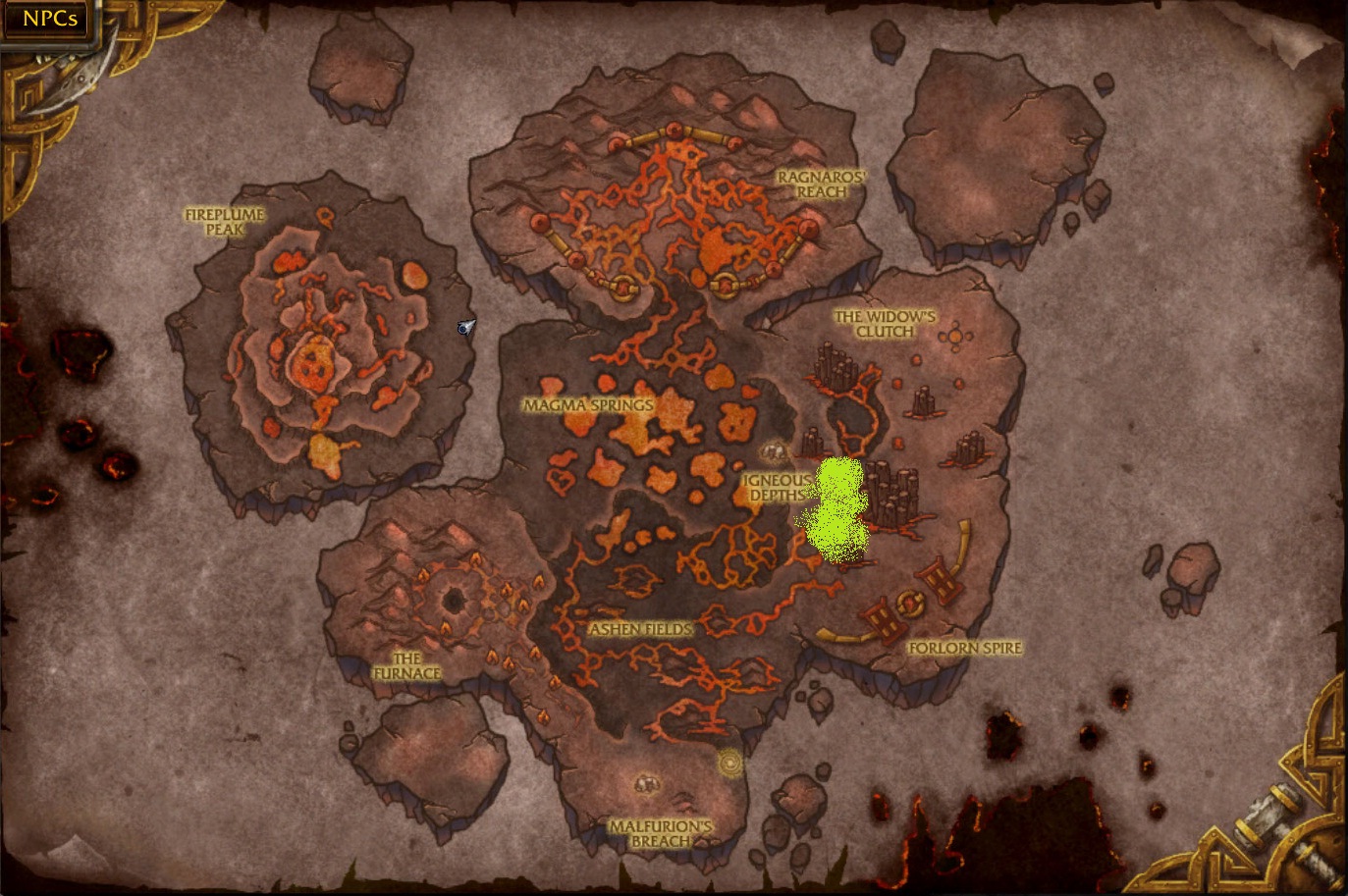Viewport: 1348px width, 896px height.
Task: Select the bones icon in Malfurion's Breach
Action: pyautogui.click(x=645, y=783)
